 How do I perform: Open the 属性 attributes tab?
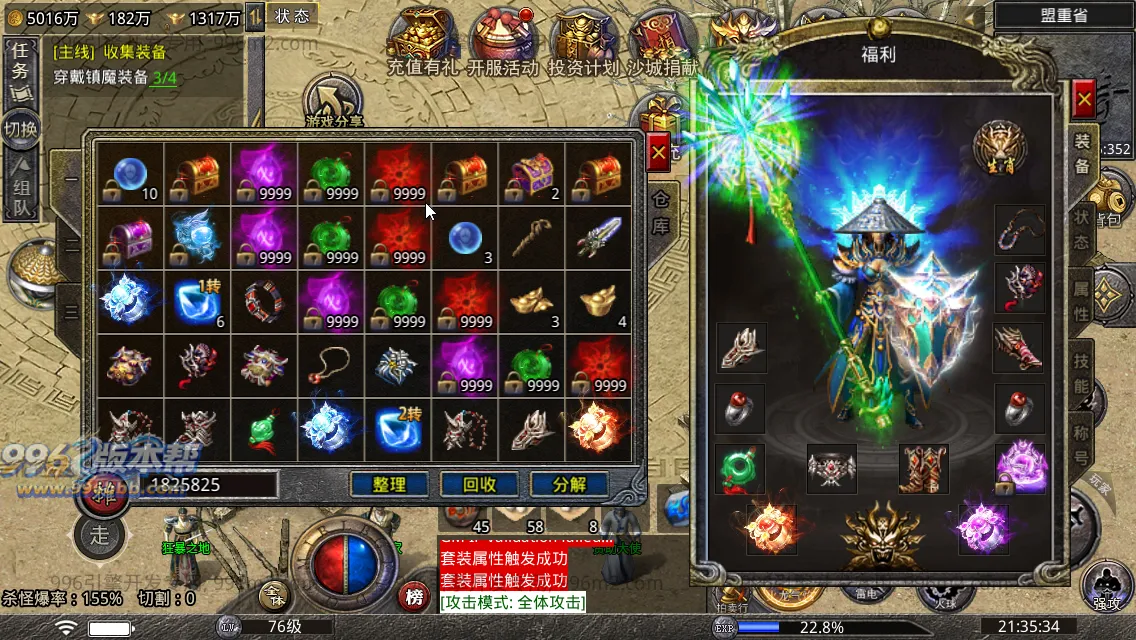pos(1083,302)
